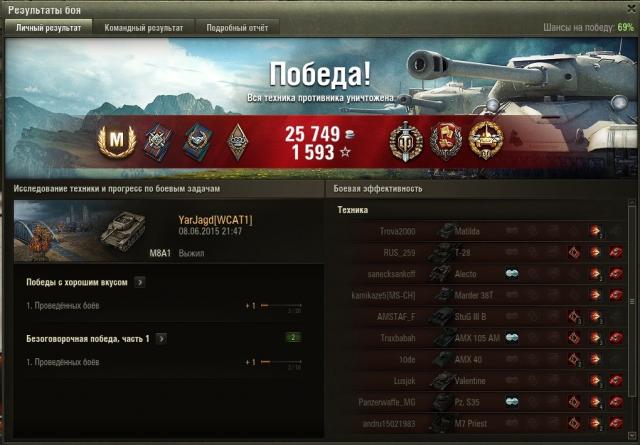This screenshot has width=640, height=445.
Task: Select the kamikaze5 Marder 38T row
Action: pyautogui.click(x=480, y=295)
